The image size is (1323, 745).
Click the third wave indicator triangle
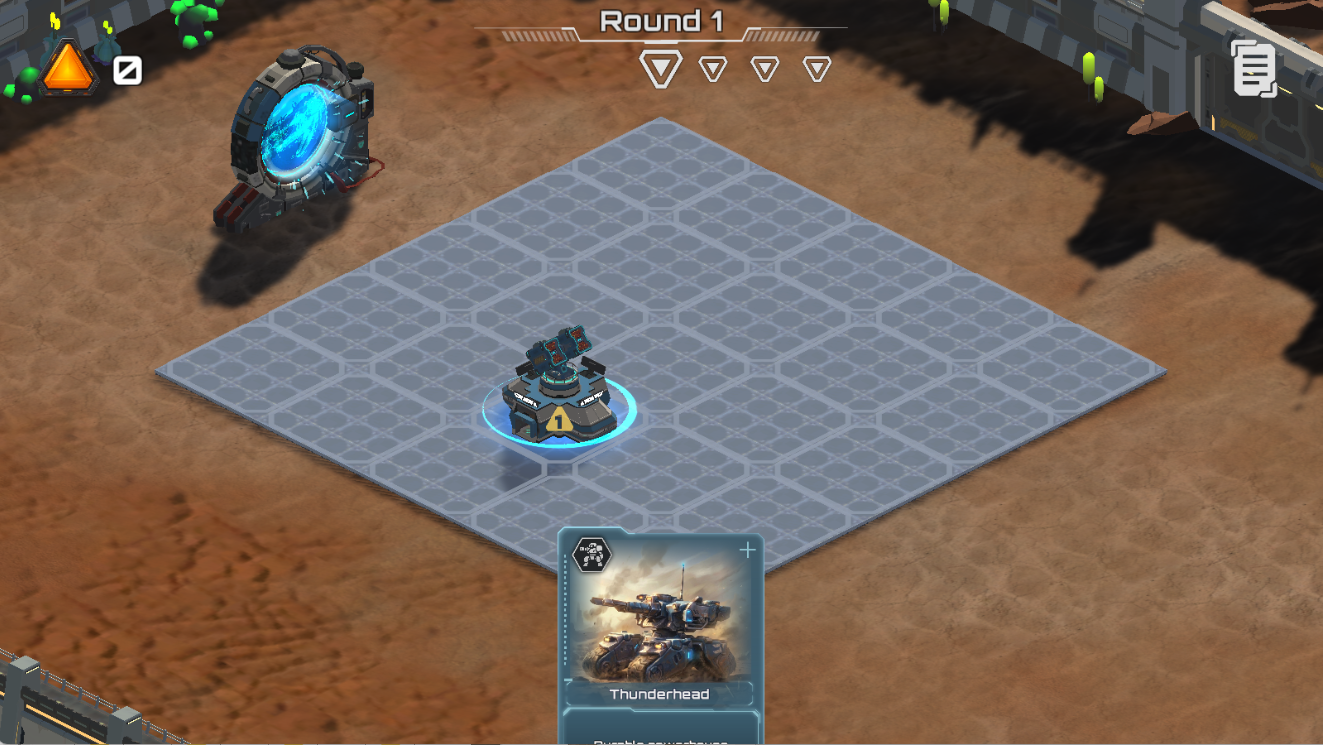pos(765,68)
